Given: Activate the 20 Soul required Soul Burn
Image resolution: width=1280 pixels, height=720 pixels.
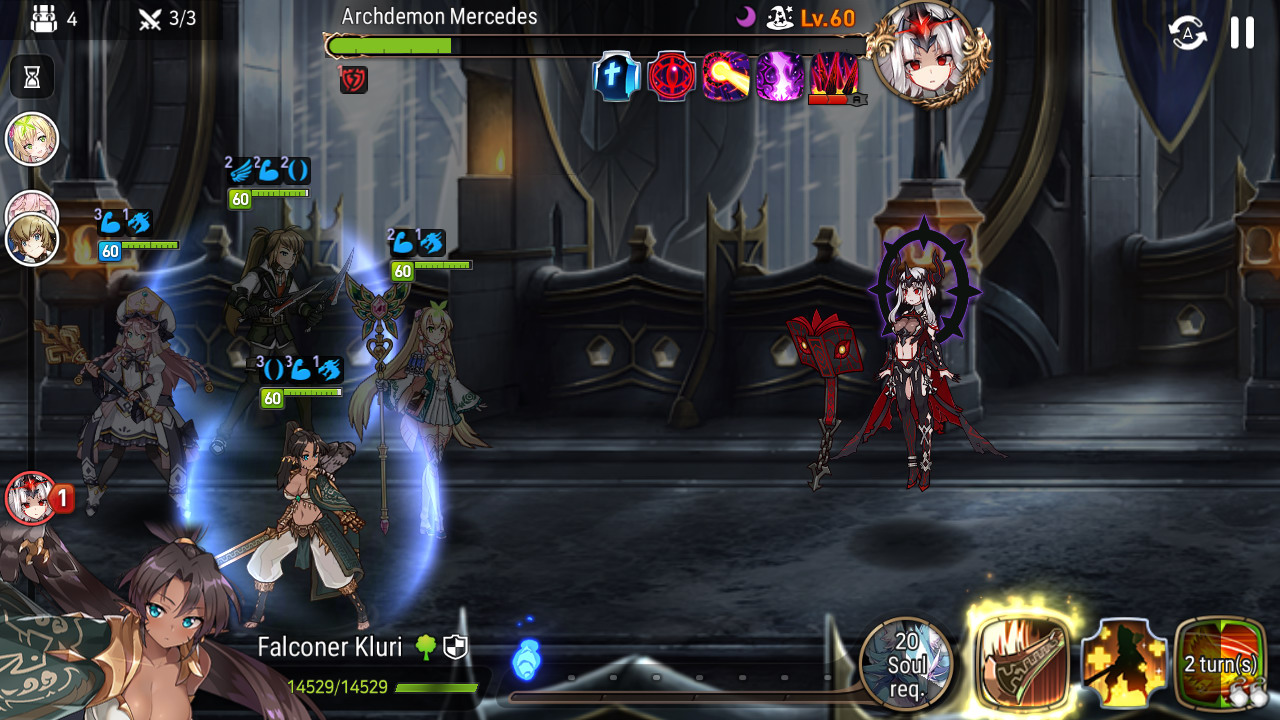Looking at the screenshot, I should [906, 663].
